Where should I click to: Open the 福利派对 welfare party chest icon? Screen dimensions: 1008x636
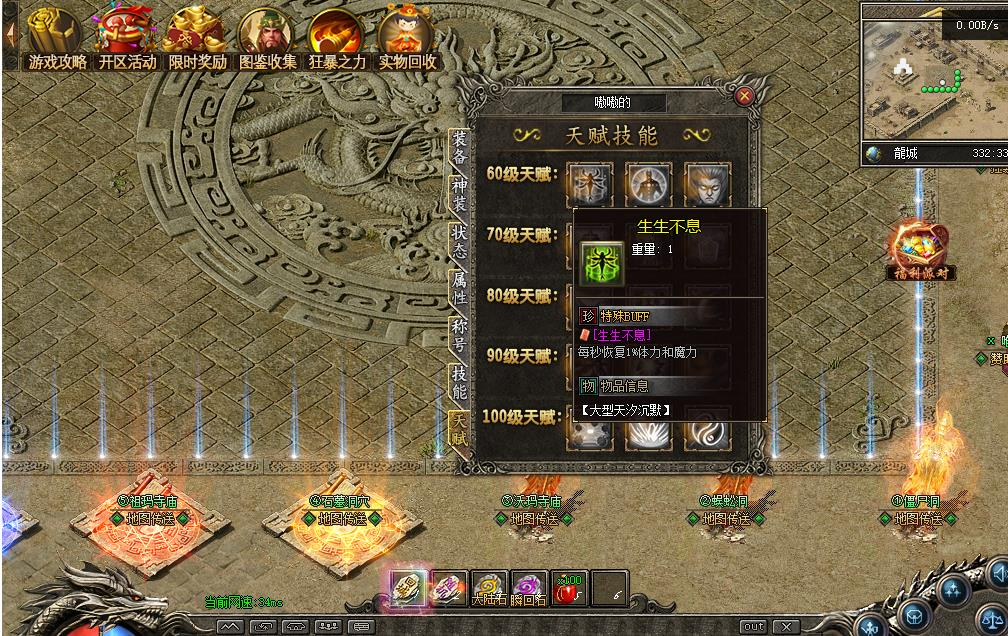[x=919, y=248]
